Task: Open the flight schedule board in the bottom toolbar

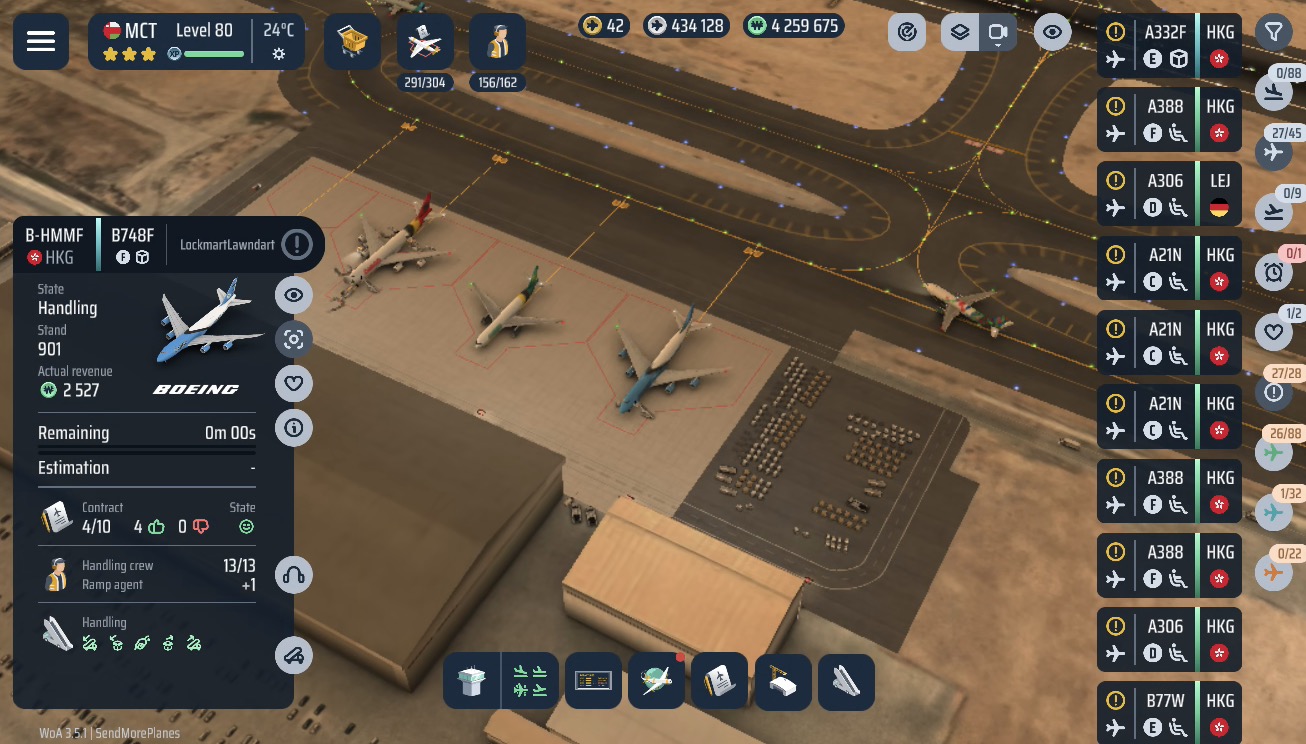Action: pos(593,682)
